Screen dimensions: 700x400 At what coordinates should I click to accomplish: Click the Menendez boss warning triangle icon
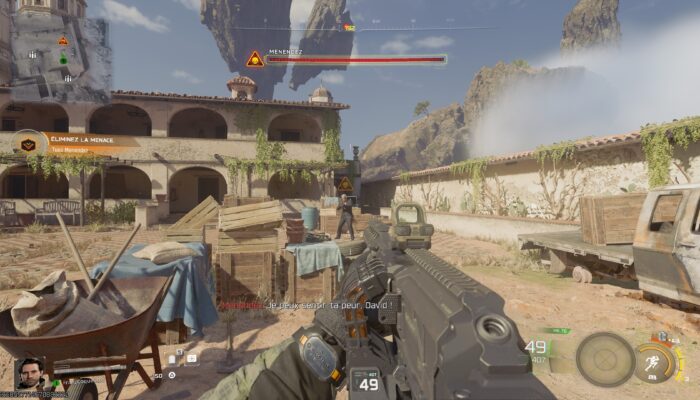click(x=255, y=59)
